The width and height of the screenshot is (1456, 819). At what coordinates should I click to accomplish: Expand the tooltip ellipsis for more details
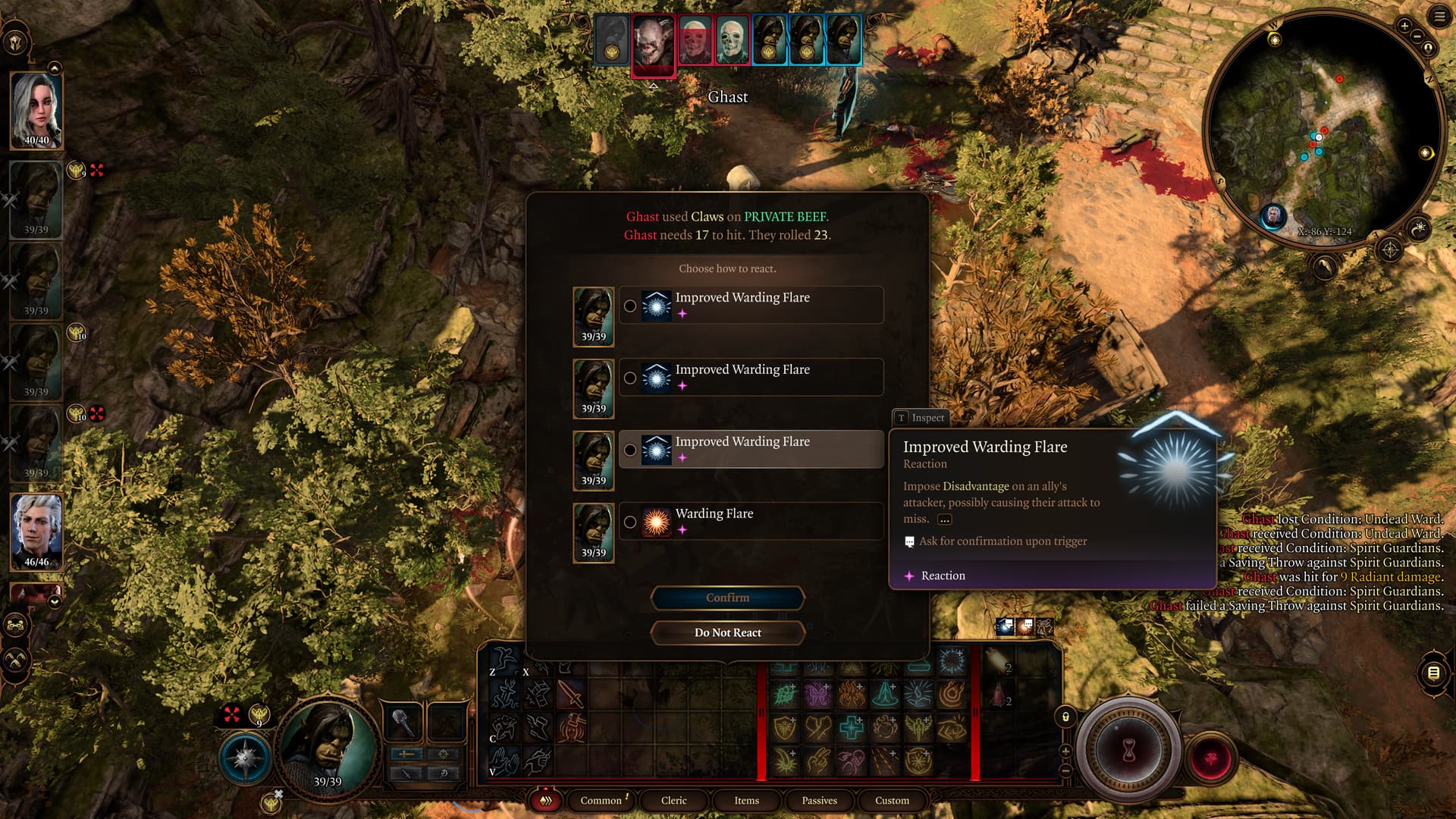(x=944, y=519)
